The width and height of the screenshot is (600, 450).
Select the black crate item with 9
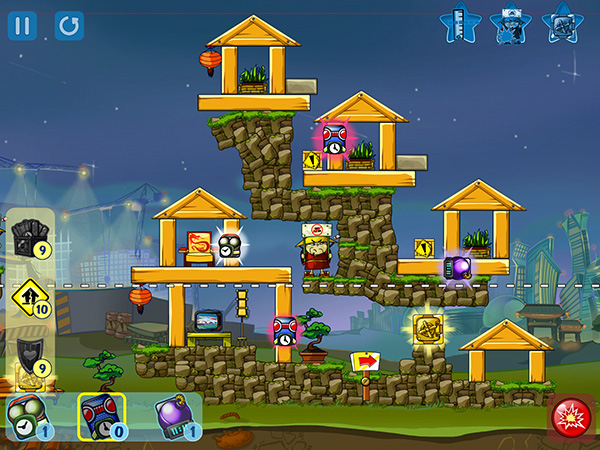27,238
